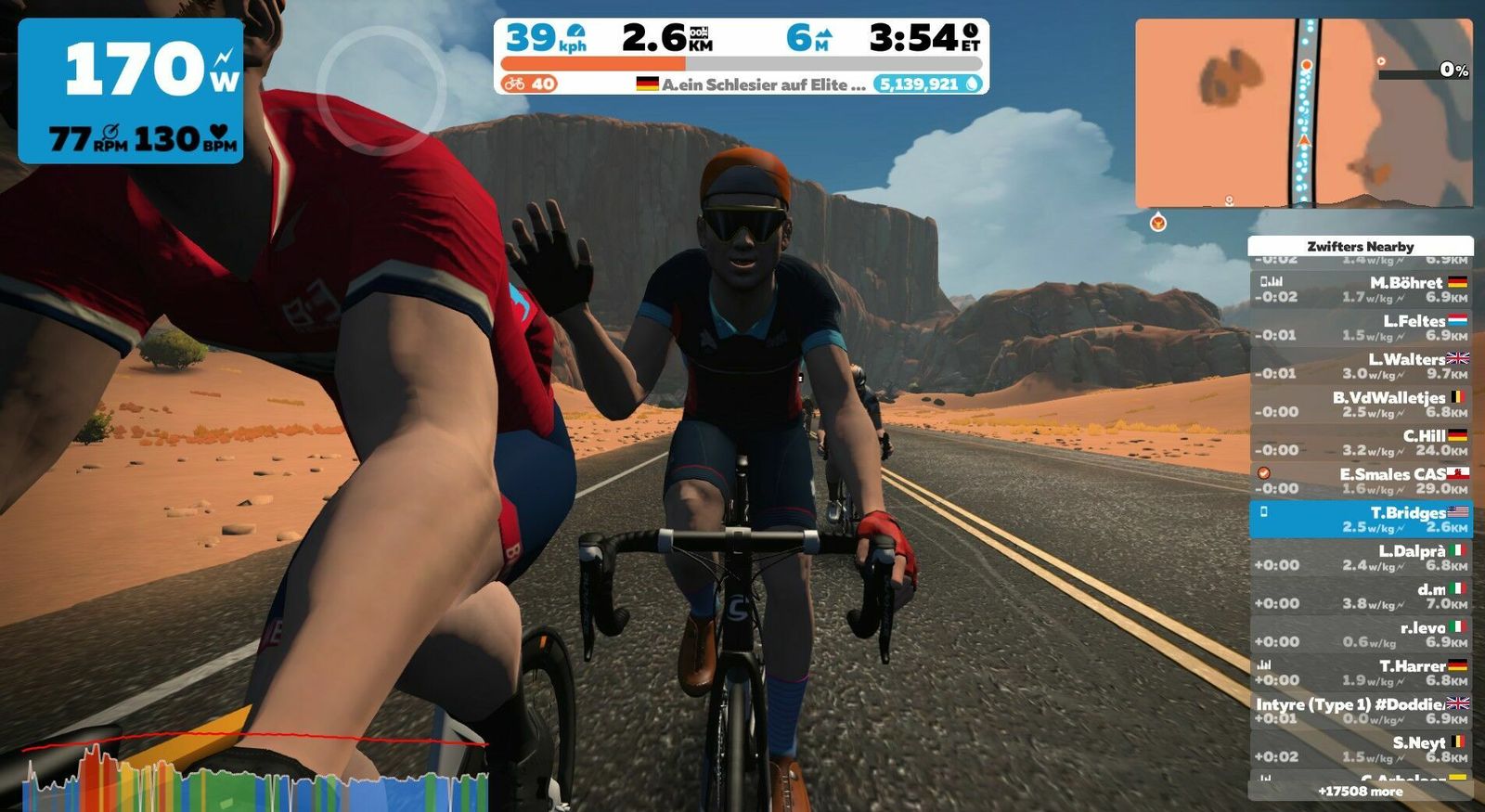Choose L.Dalprà from the rider list
The height and width of the screenshot is (812, 1485).
click(1361, 558)
